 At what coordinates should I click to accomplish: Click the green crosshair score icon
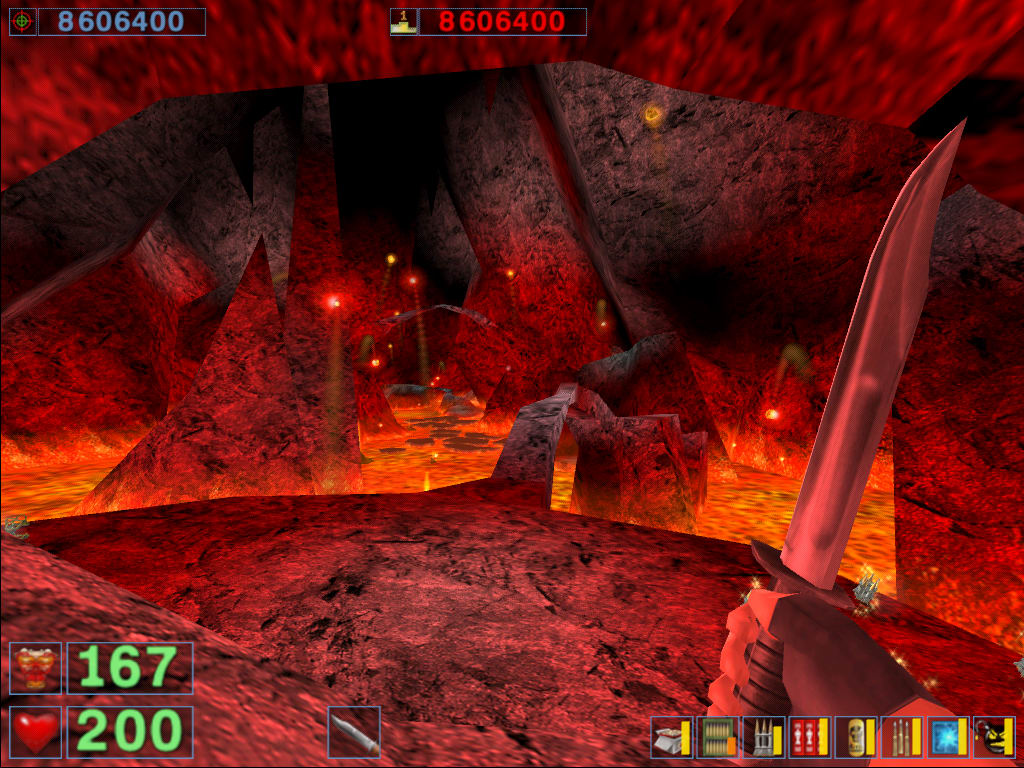[22, 22]
